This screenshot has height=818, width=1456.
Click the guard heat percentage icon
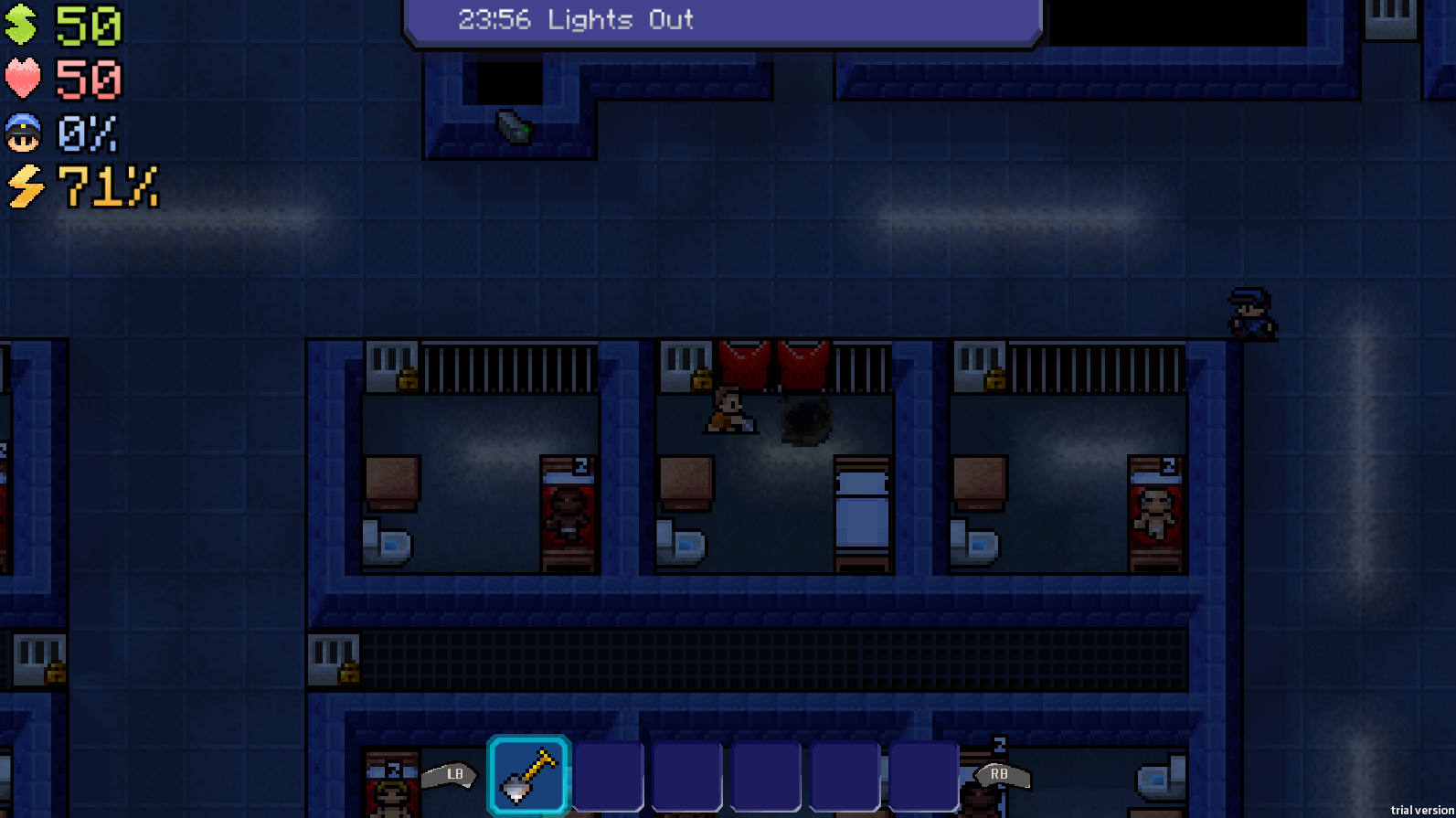tap(22, 134)
